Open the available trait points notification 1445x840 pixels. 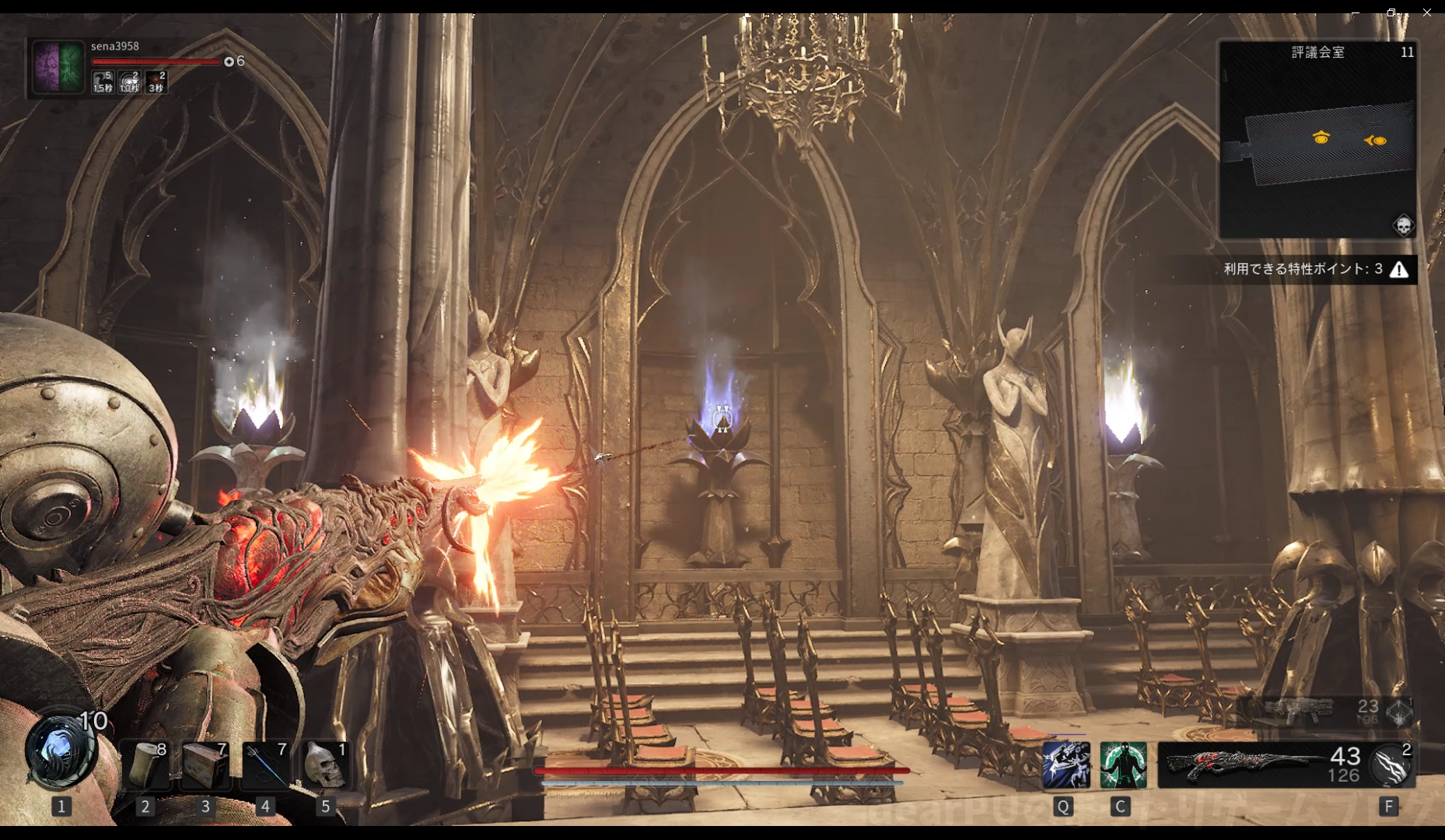coord(1314,269)
